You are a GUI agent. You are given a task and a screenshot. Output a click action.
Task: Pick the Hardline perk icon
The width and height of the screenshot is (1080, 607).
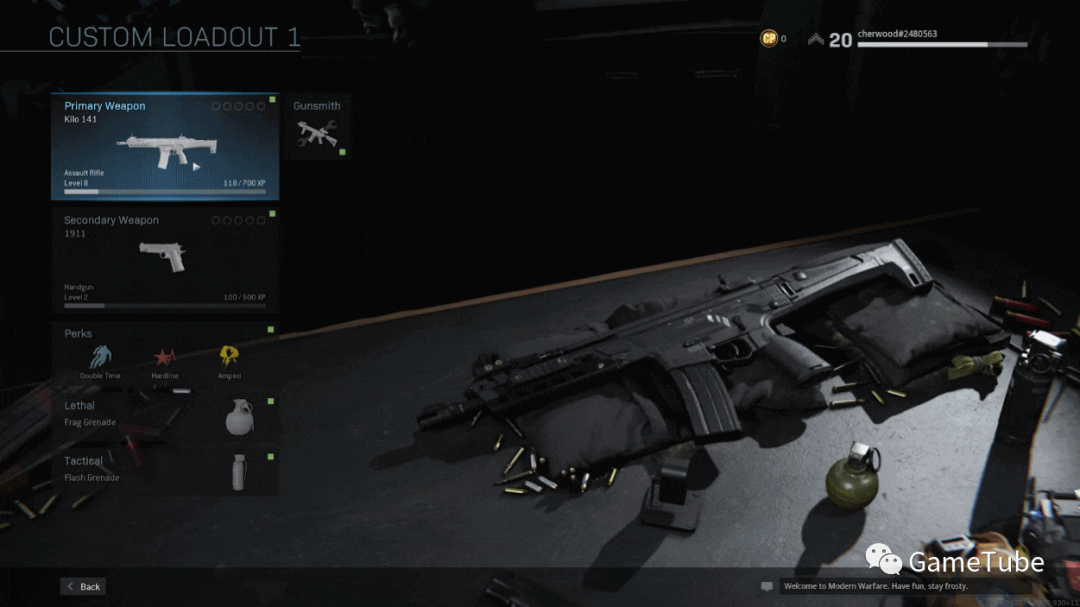click(164, 357)
